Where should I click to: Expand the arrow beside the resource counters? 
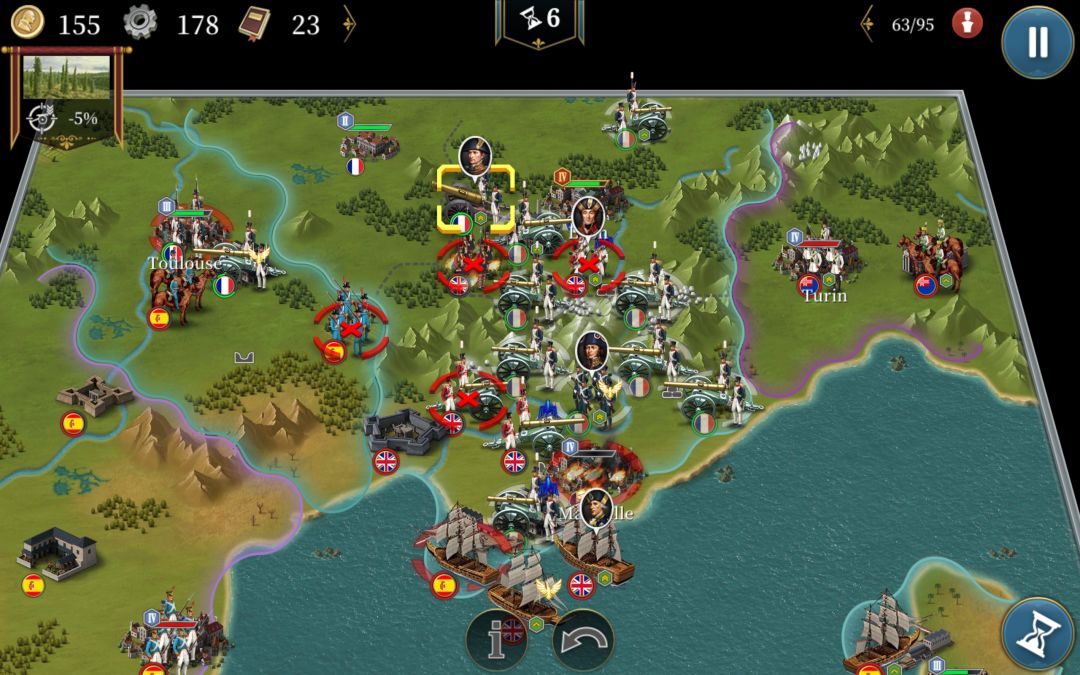pos(349,24)
